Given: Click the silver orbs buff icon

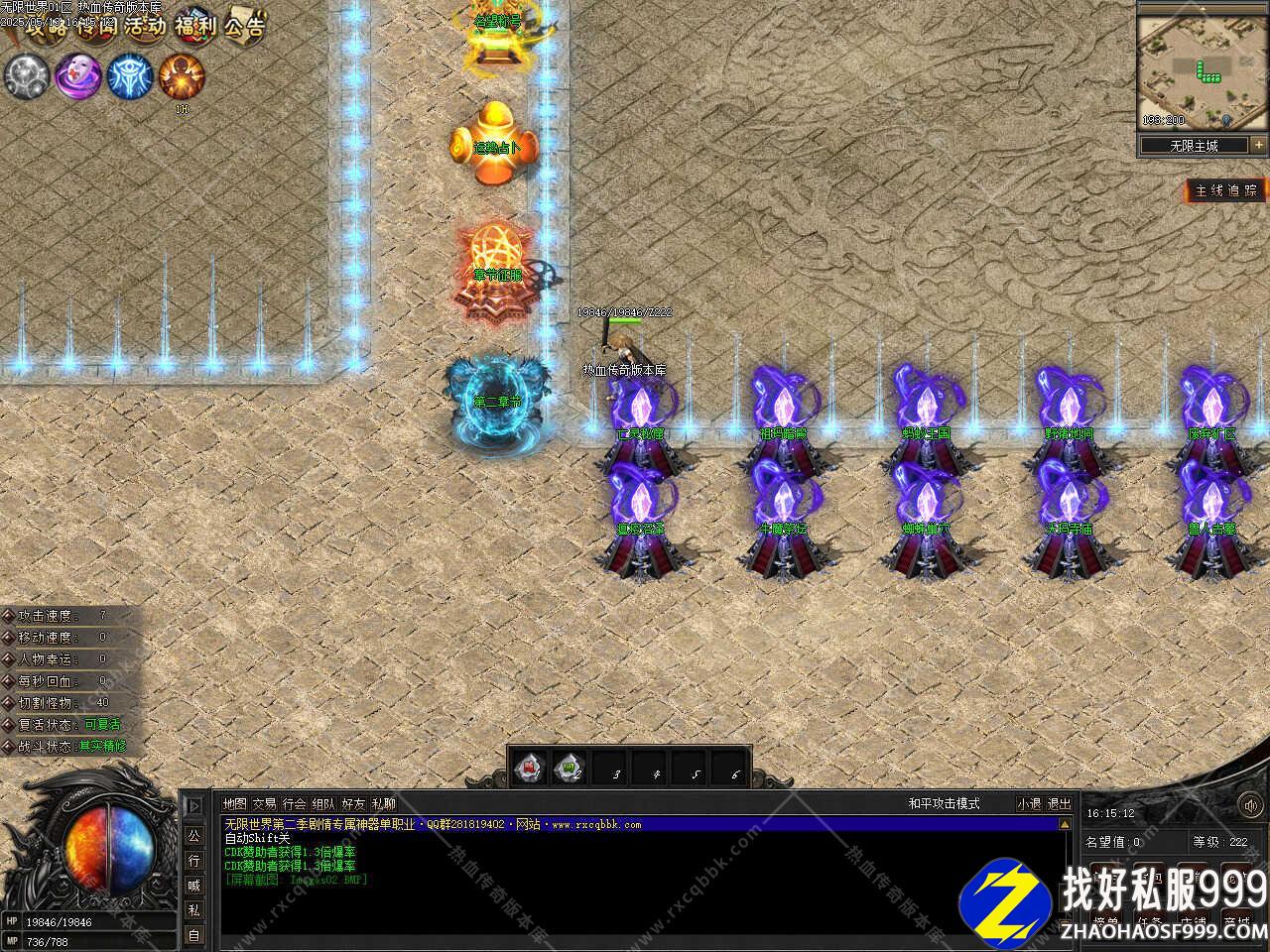Looking at the screenshot, I should click(x=26, y=76).
